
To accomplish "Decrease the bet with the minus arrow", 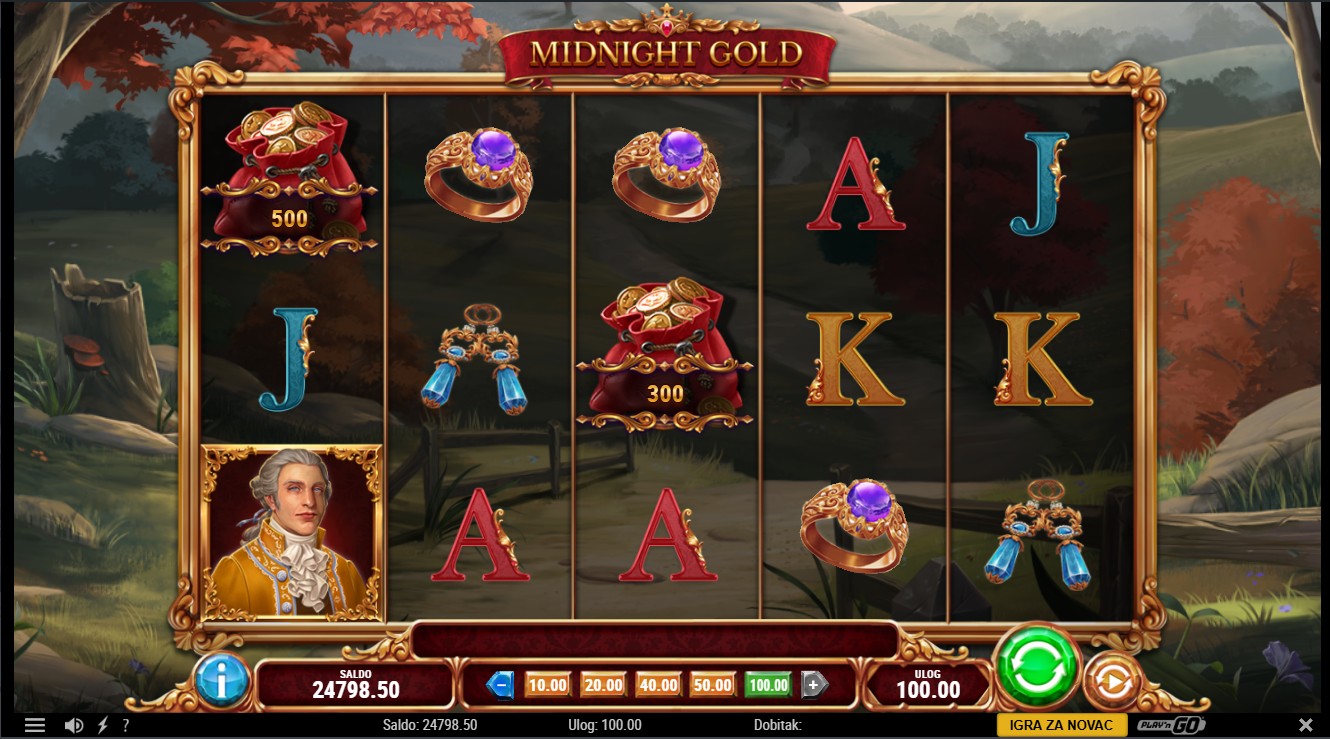I will [500, 685].
